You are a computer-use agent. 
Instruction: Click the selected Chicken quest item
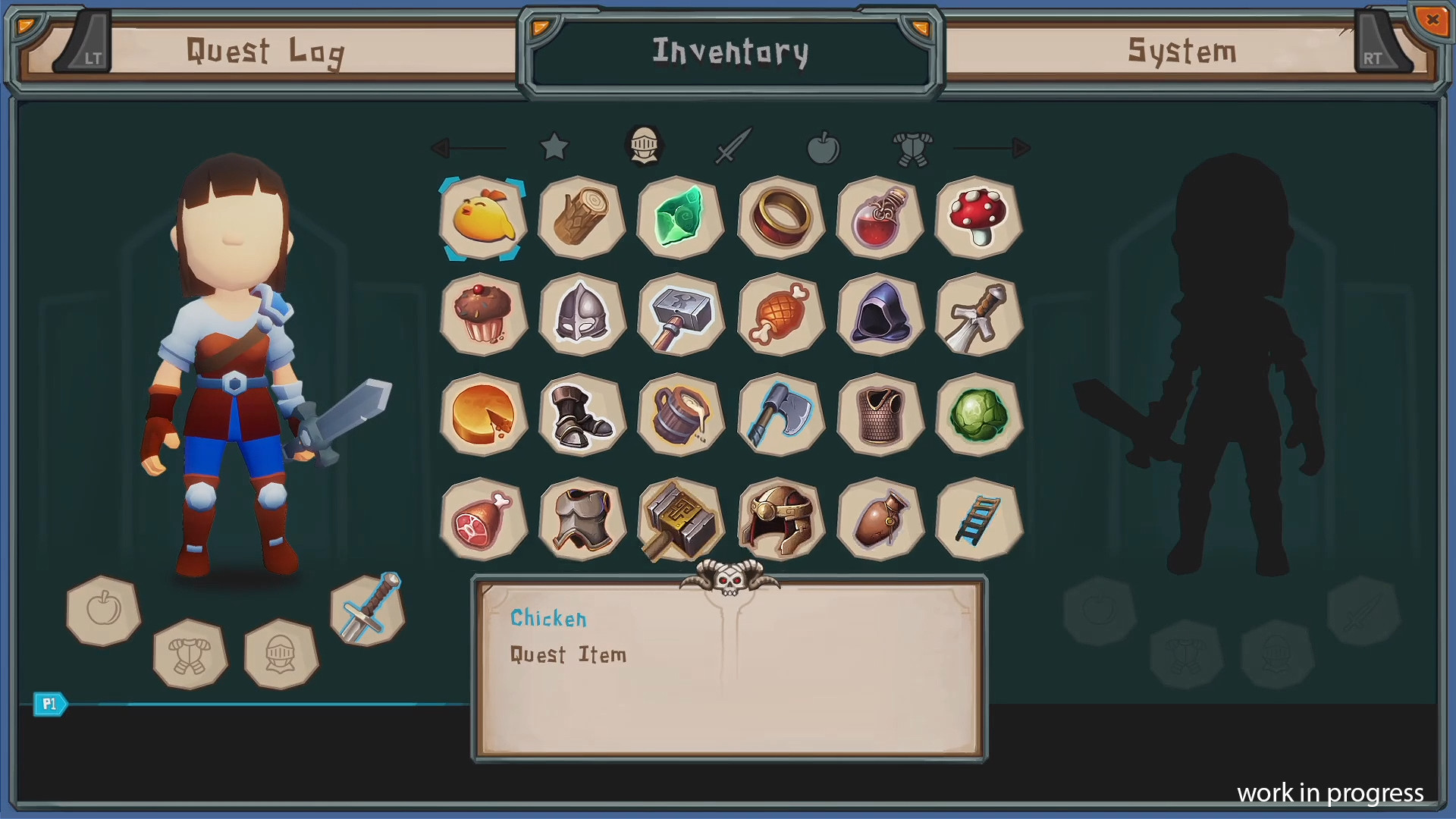(x=482, y=219)
